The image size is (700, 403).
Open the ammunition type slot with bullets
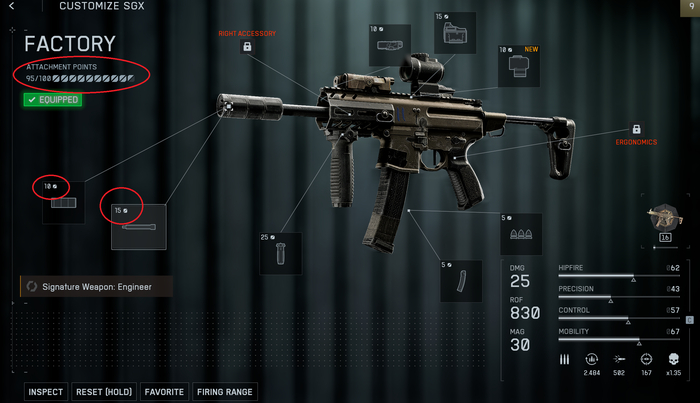click(520, 234)
